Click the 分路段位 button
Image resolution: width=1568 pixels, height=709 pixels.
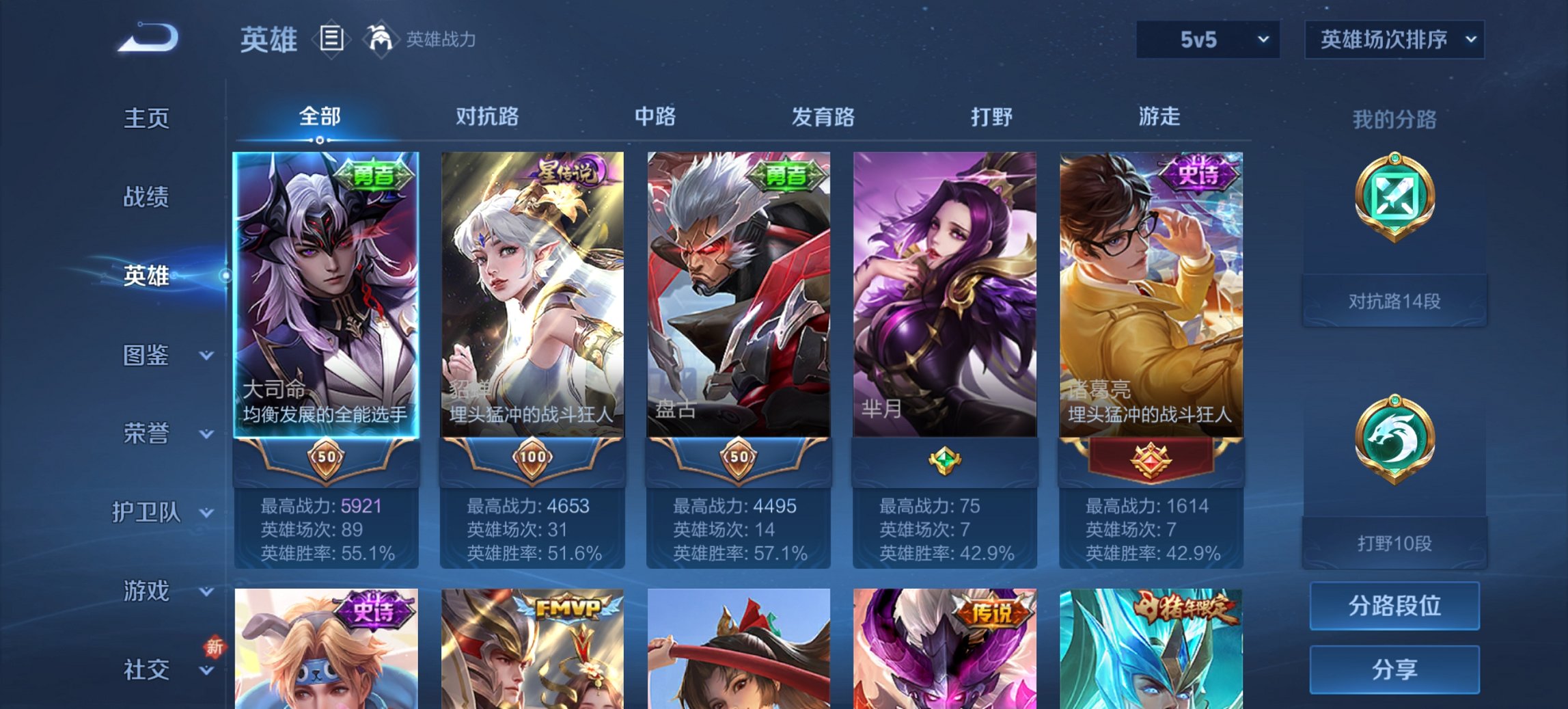tap(1393, 606)
